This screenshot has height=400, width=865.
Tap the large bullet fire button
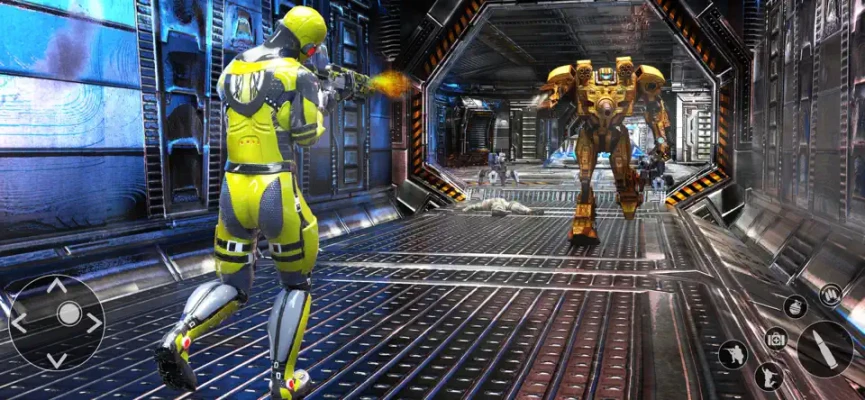click(825, 348)
